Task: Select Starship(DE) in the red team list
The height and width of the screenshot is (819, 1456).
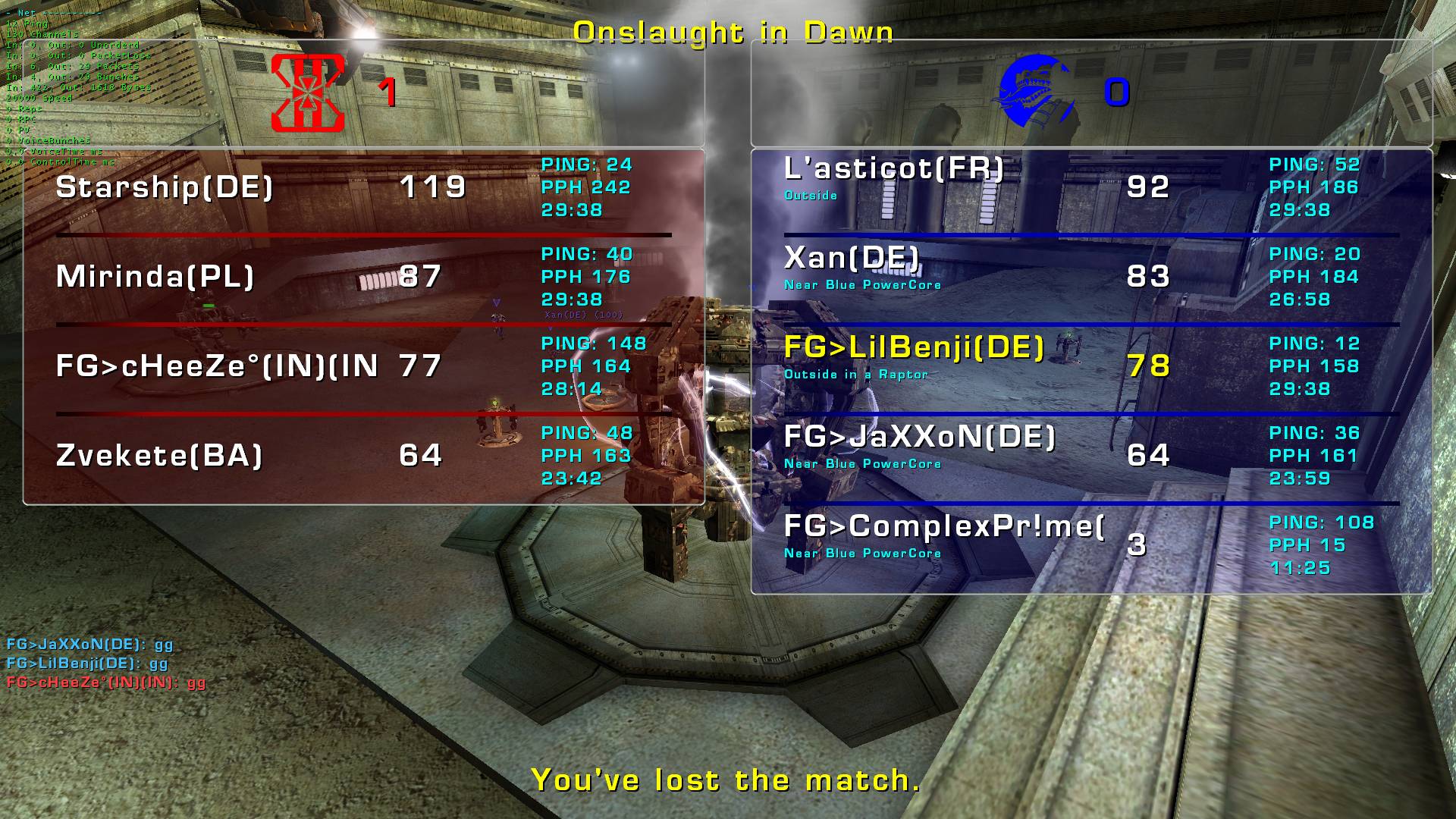Action: coord(165,187)
